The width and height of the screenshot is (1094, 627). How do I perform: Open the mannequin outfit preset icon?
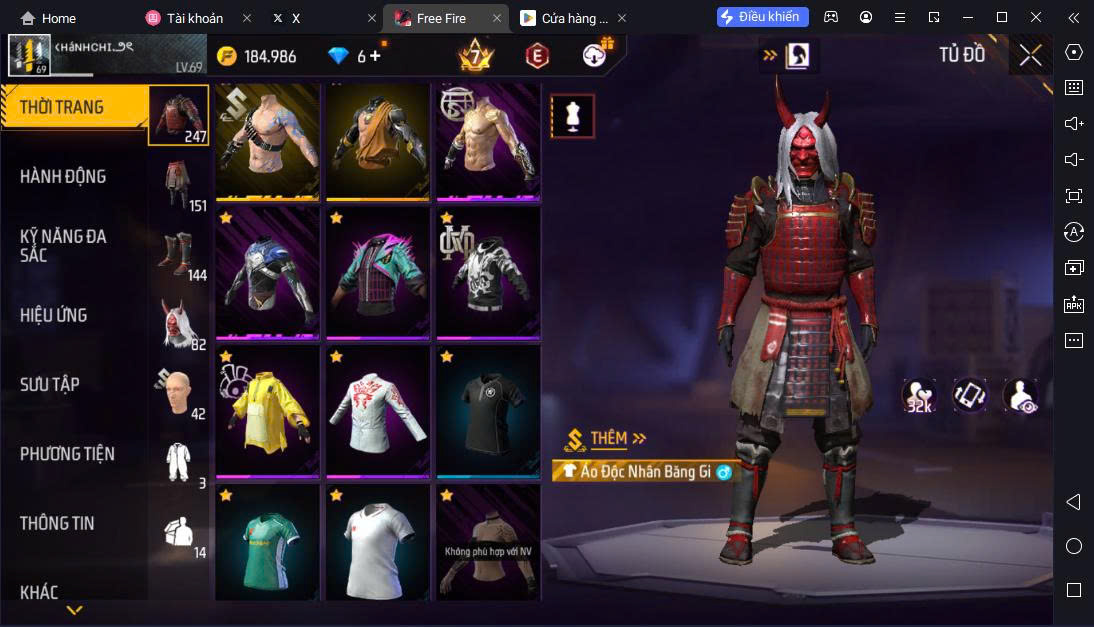click(x=573, y=116)
